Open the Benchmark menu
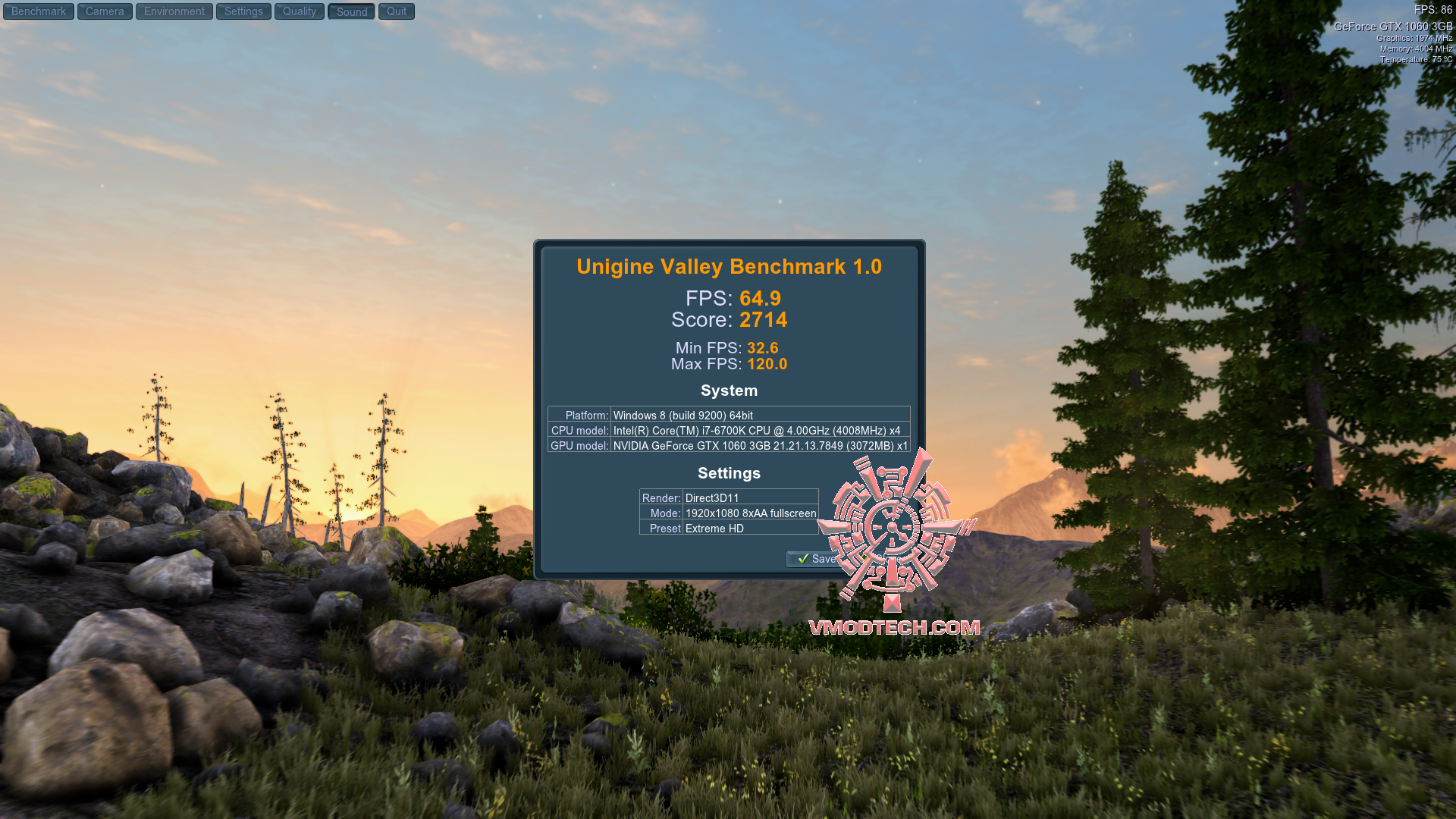The width and height of the screenshot is (1456, 819). (38, 11)
